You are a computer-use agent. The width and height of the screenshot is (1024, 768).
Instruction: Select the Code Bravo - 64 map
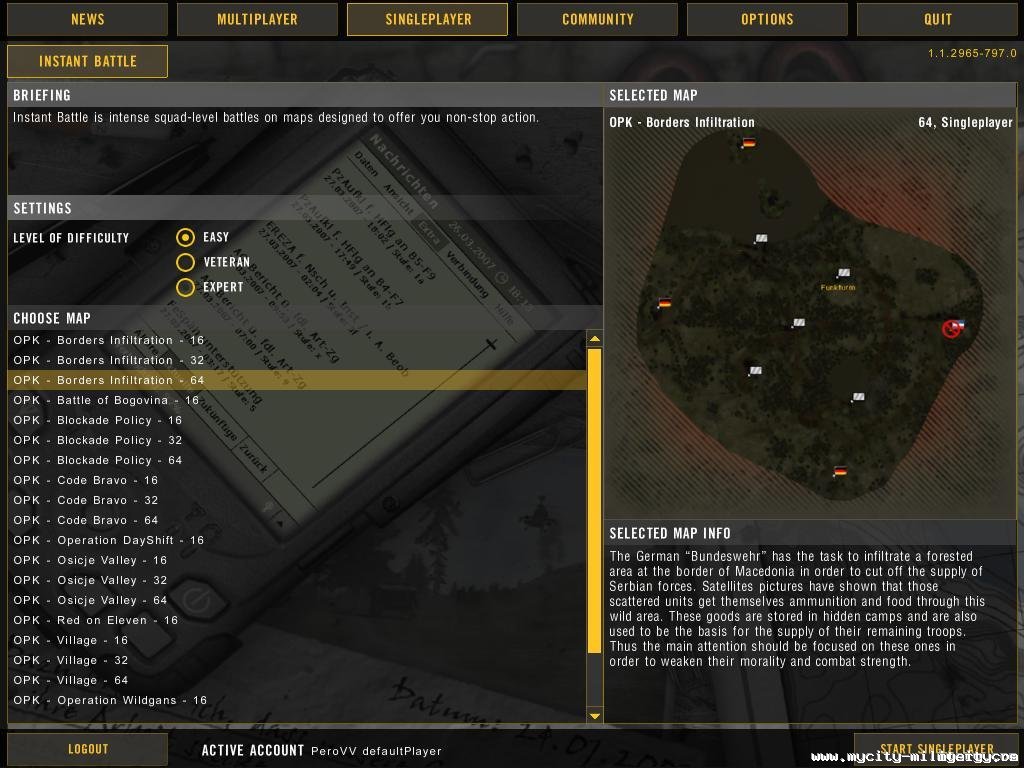[x=86, y=520]
